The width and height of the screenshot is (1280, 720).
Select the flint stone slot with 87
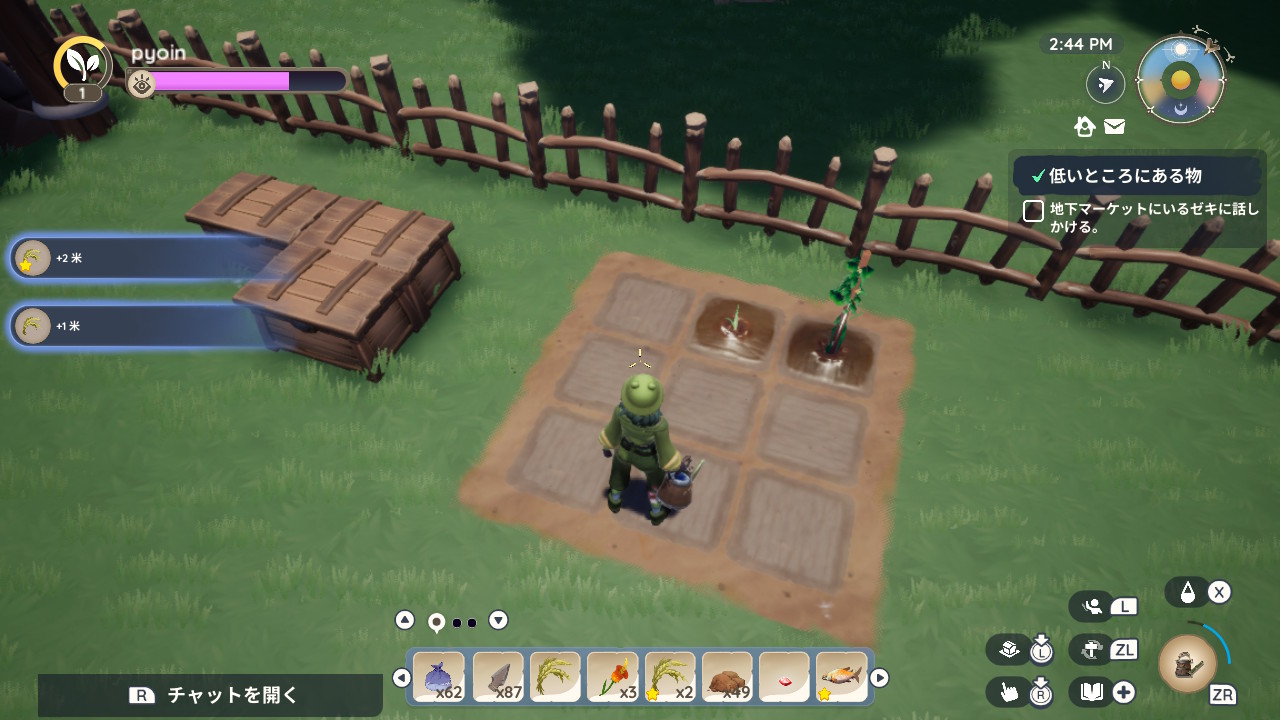point(497,677)
